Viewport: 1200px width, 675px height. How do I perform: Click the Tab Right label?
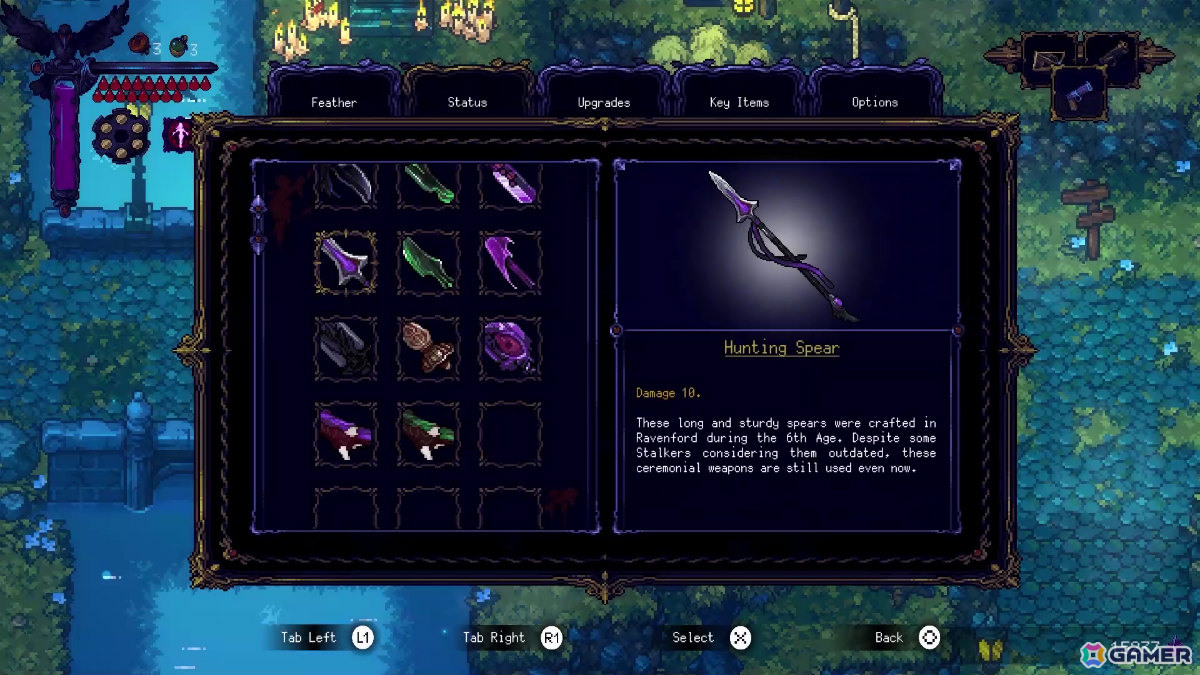(494, 638)
